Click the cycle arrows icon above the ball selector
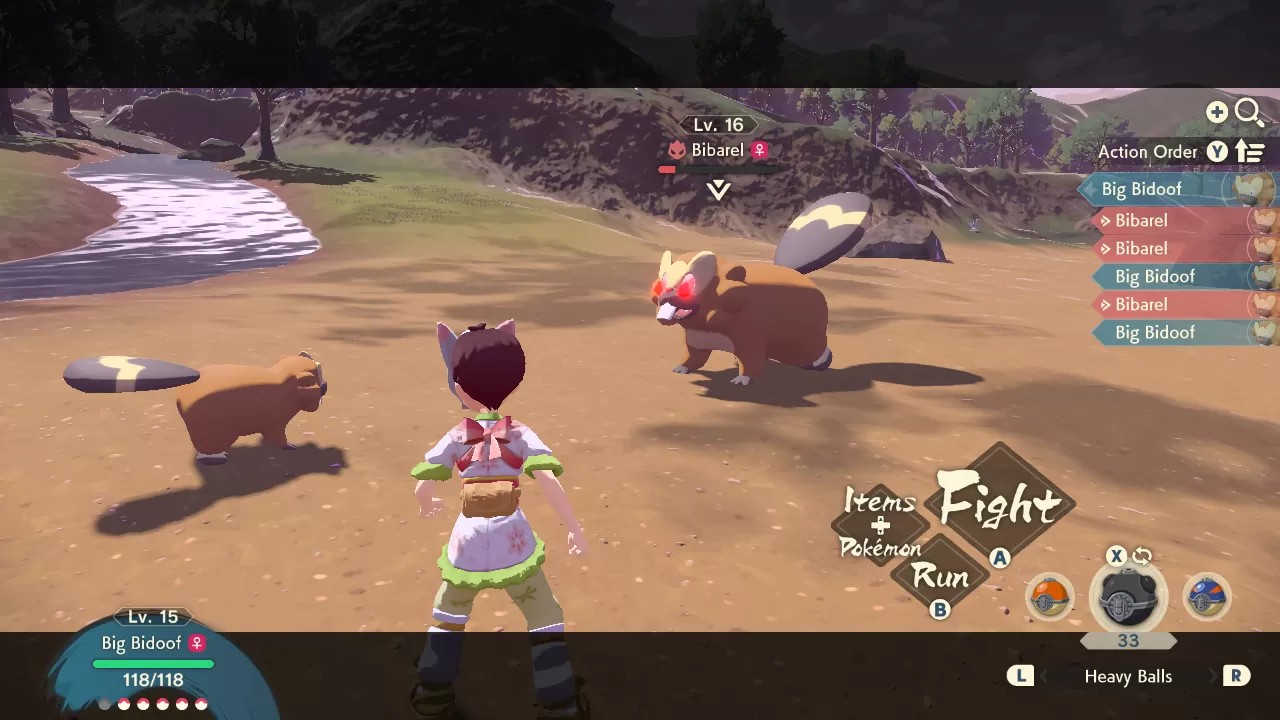Image resolution: width=1280 pixels, height=720 pixels. coord(1141,555)
